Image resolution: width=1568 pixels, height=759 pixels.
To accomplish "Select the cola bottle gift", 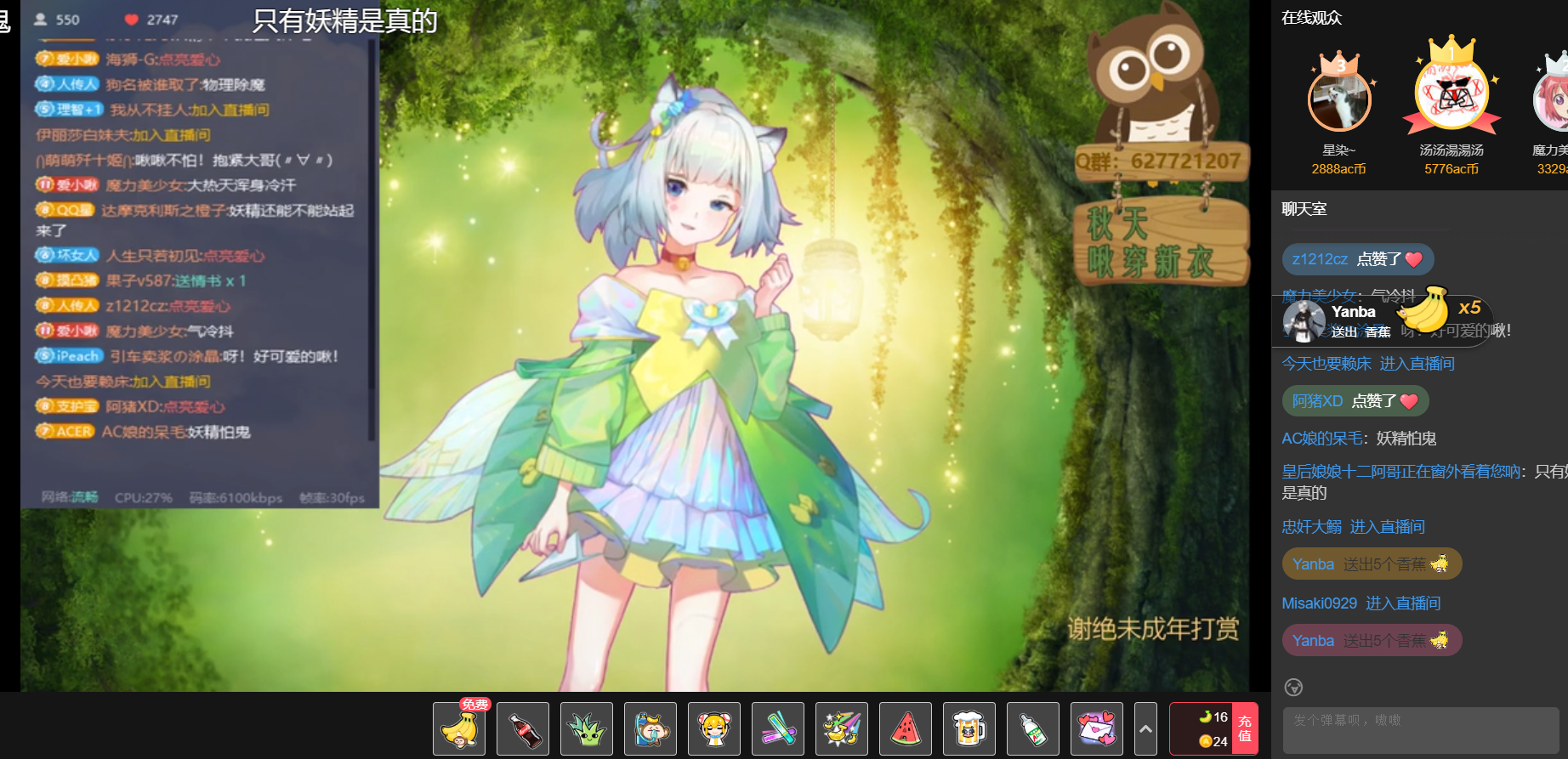I will [x=523, y=728].
